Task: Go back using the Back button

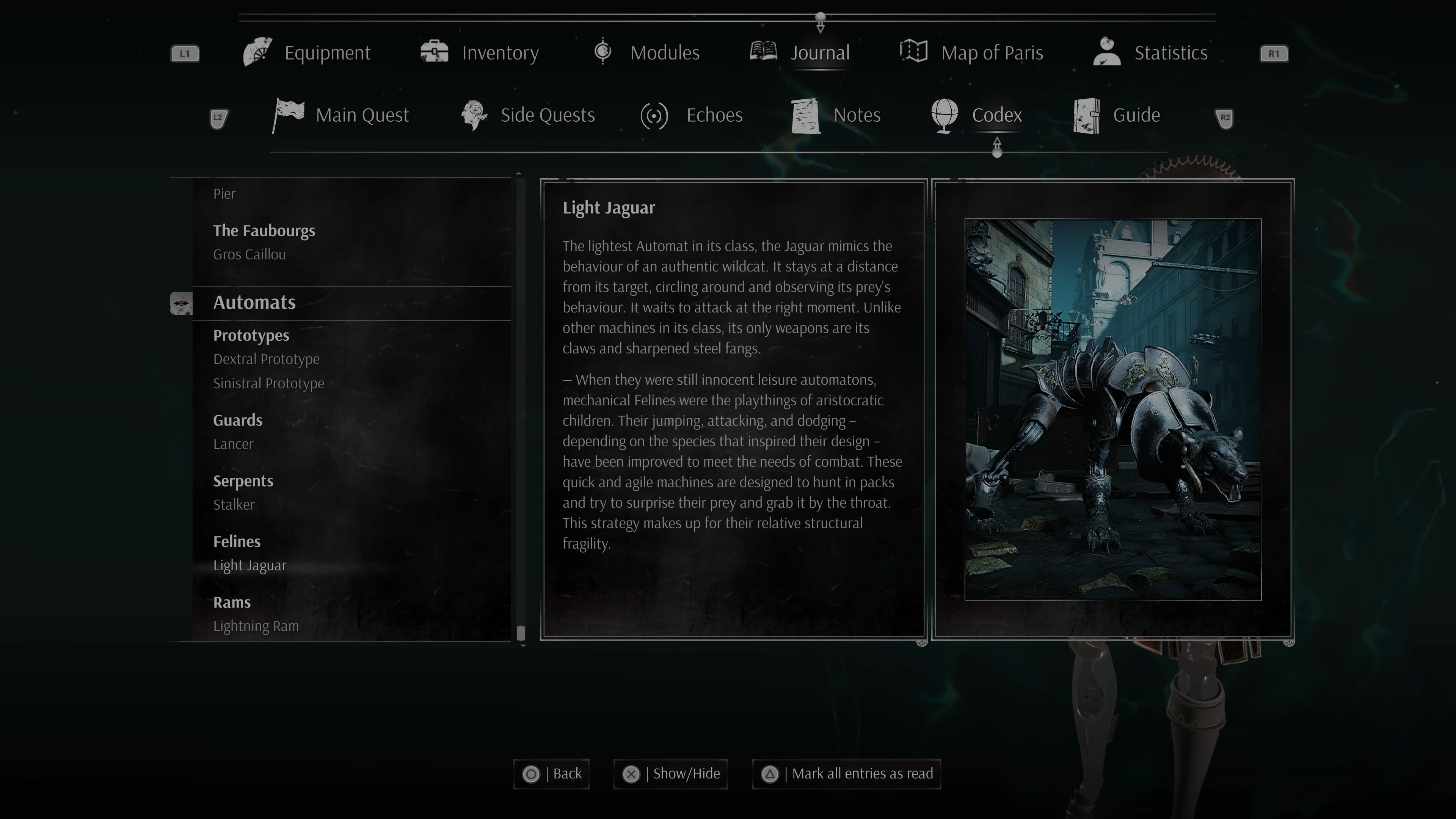Action: pos(552,774)
